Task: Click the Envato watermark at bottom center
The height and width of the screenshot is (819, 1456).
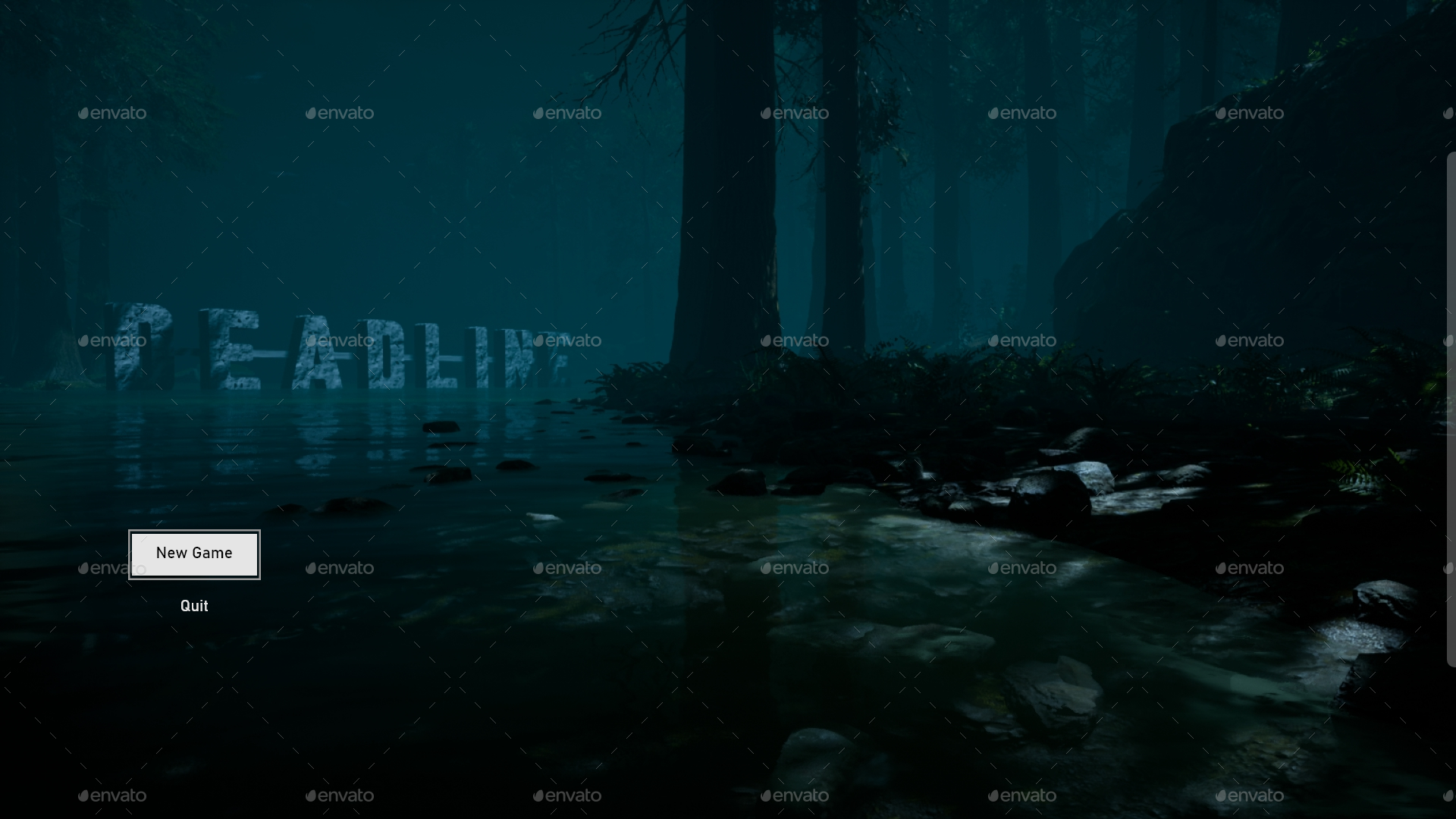Action: click(795, 795)
